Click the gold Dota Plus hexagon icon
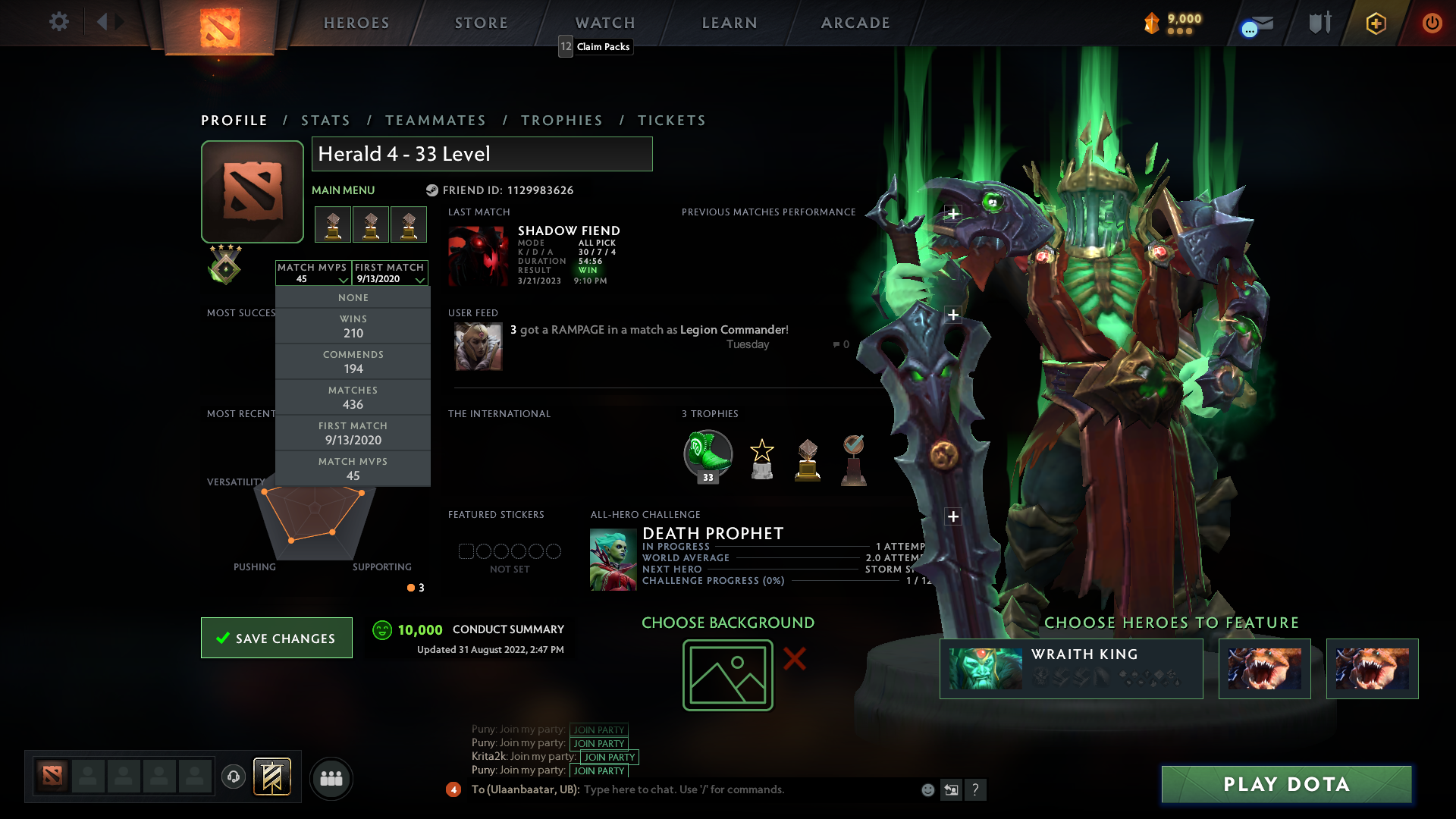Viewport: 1456px width, 819px height. (1375, 24)
